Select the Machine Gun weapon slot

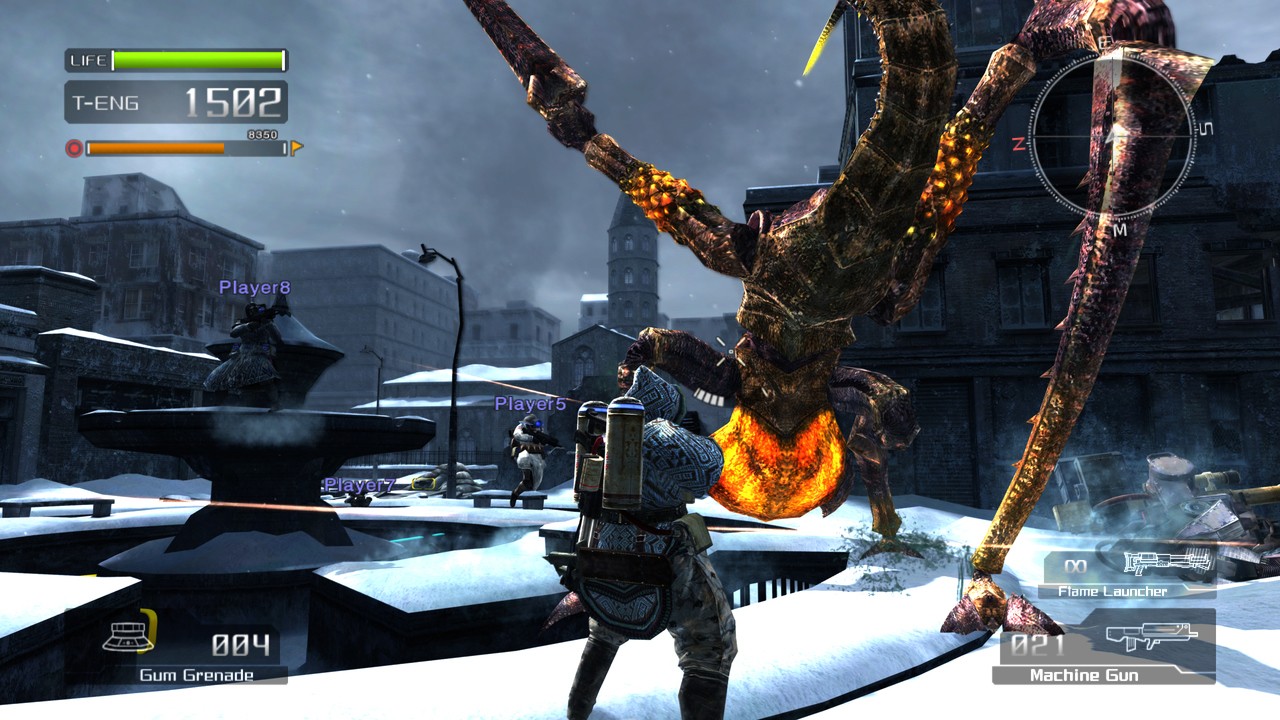point(1104,648)
